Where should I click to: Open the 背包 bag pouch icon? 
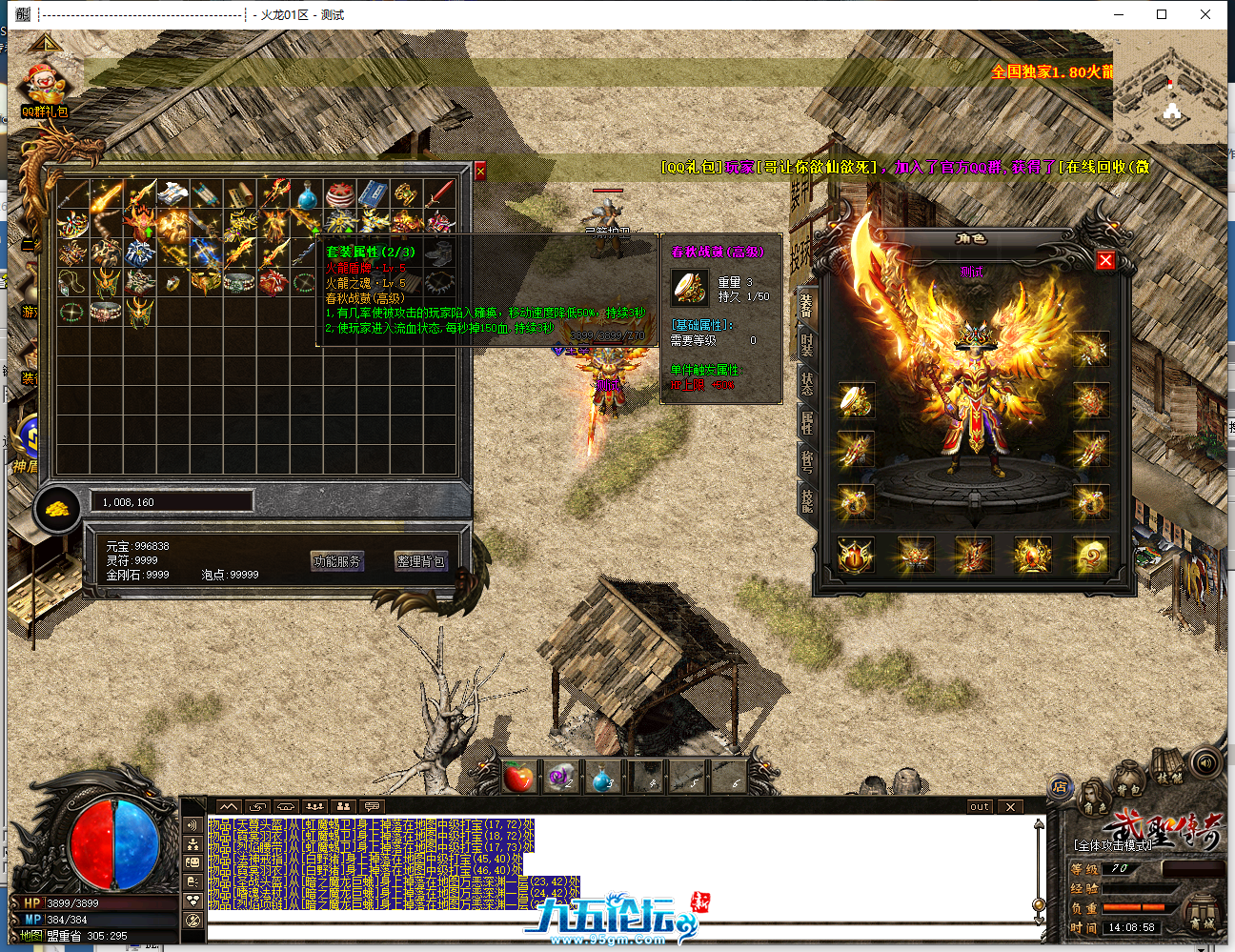(x=1128, y=783)
